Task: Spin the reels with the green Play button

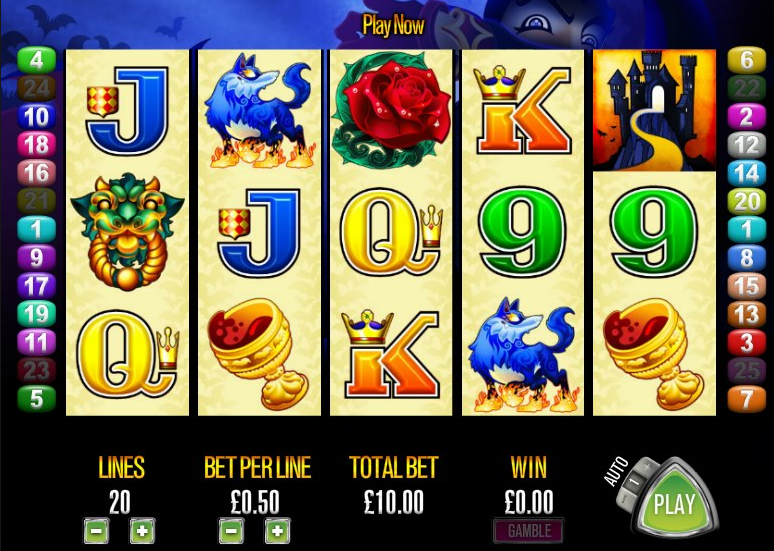Action: [674, 503]
